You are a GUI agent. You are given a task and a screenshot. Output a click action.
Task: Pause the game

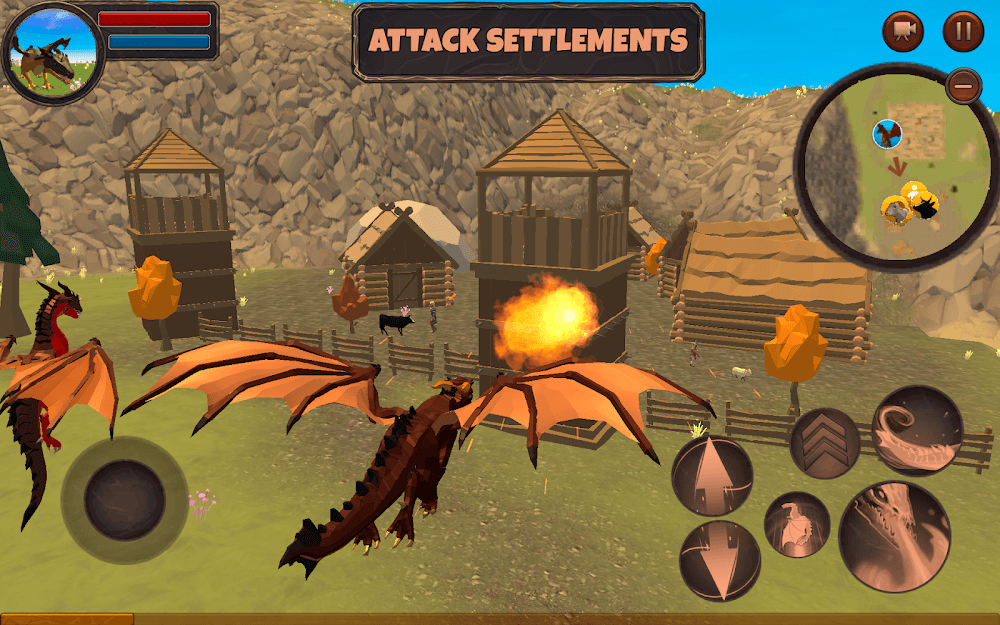pyautogui.click(x=963, y=31)
